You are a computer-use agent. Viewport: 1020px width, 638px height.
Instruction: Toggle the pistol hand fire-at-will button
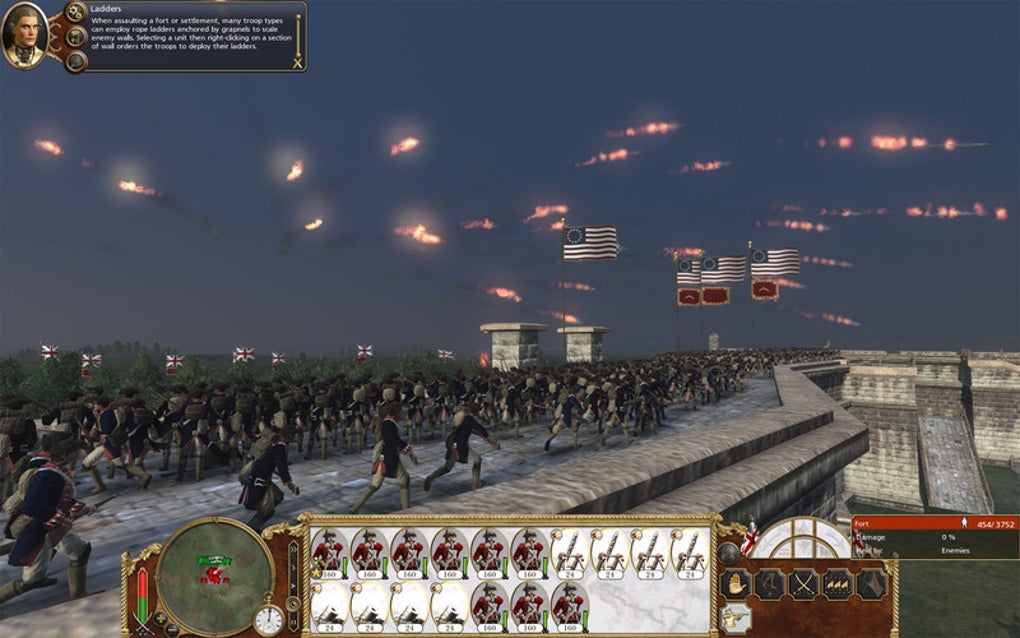(x=735, y=619)
